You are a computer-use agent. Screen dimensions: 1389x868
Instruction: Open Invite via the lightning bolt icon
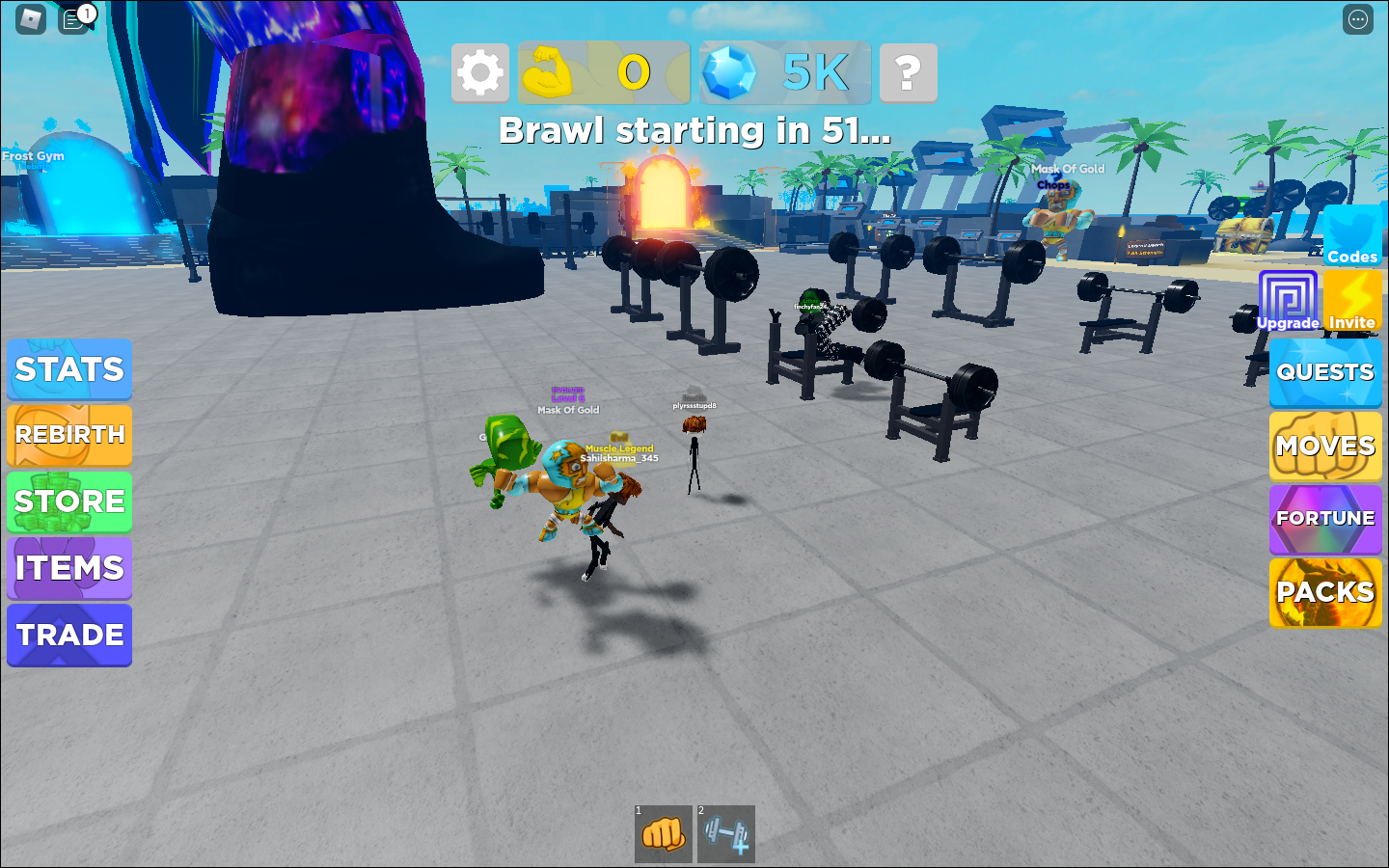click(1354, 294)
